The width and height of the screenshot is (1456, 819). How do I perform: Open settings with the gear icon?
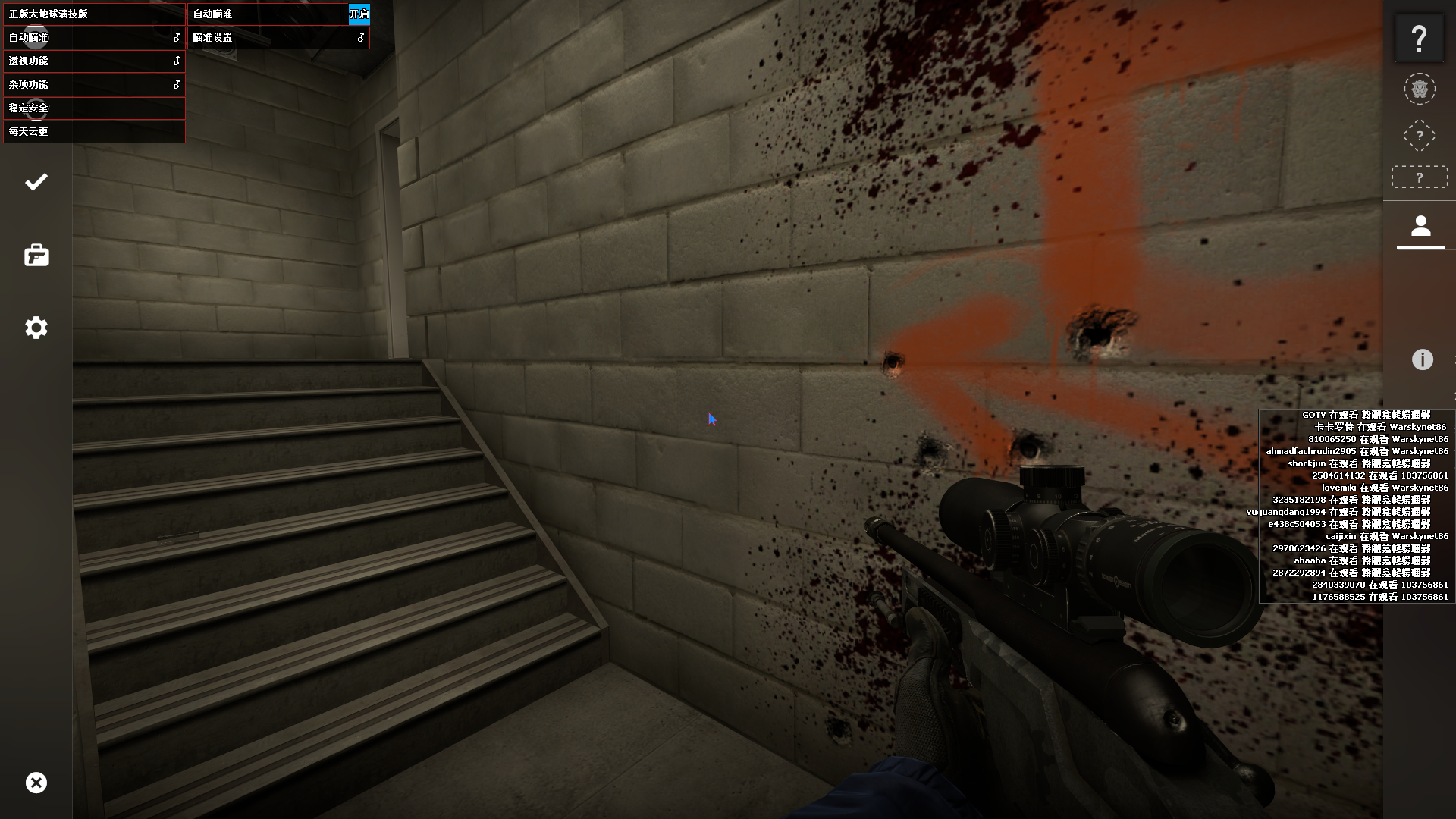click(x=36, y=328)
